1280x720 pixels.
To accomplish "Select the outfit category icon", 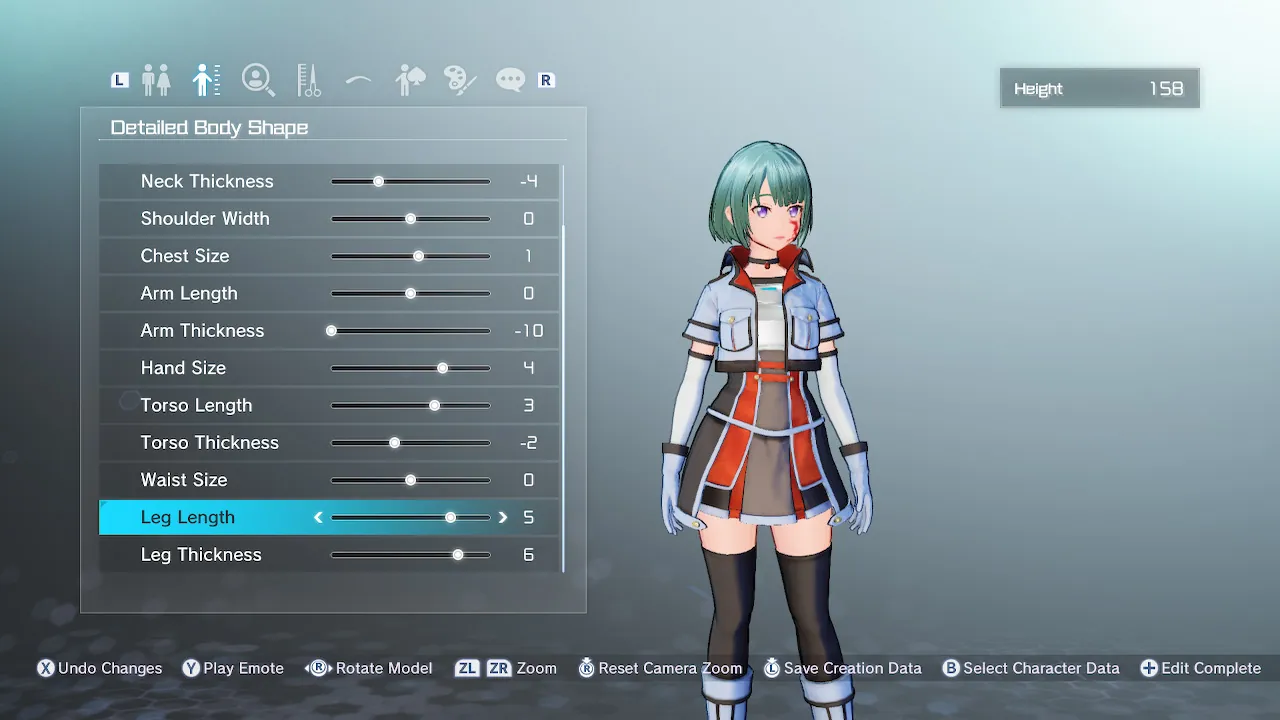I will pos(409,79).
